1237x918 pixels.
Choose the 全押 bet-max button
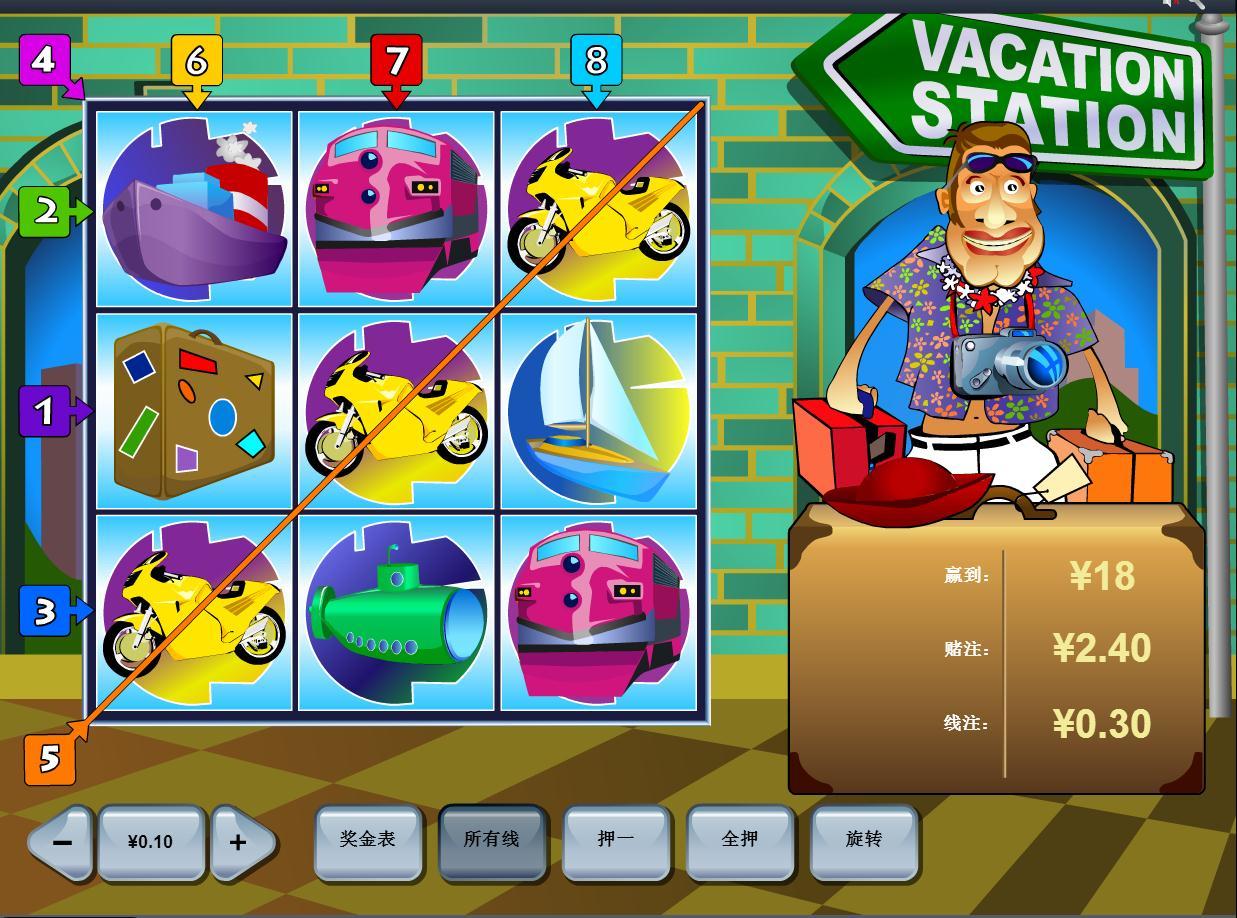click(740, 840)
